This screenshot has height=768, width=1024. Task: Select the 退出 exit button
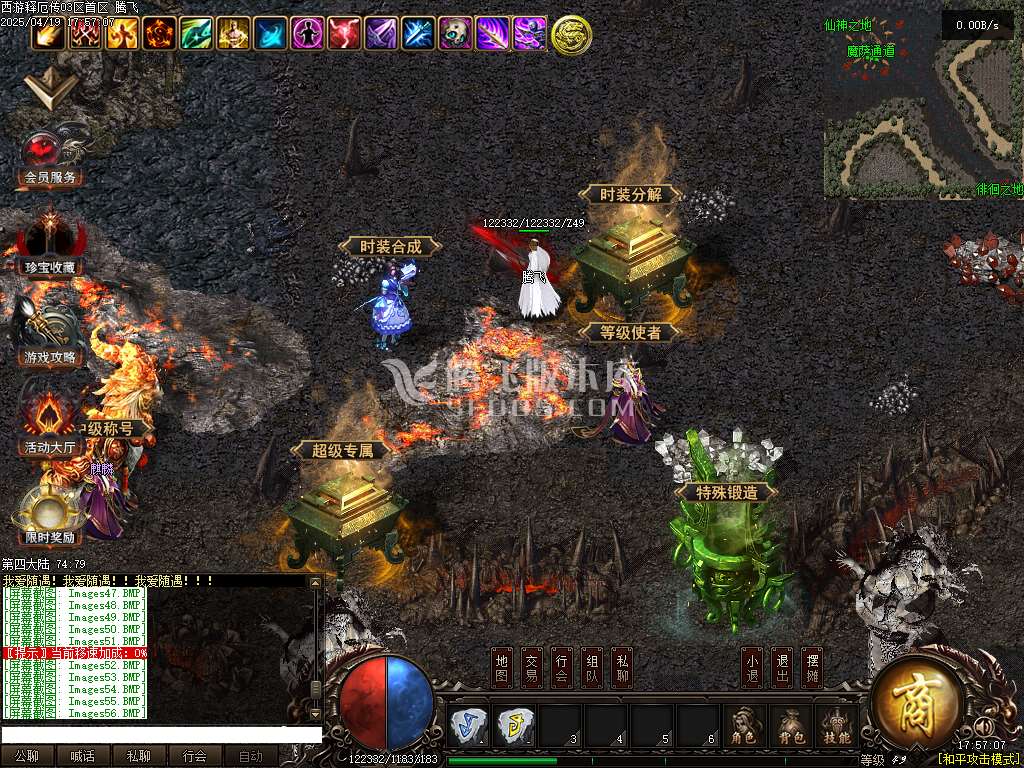782,667
